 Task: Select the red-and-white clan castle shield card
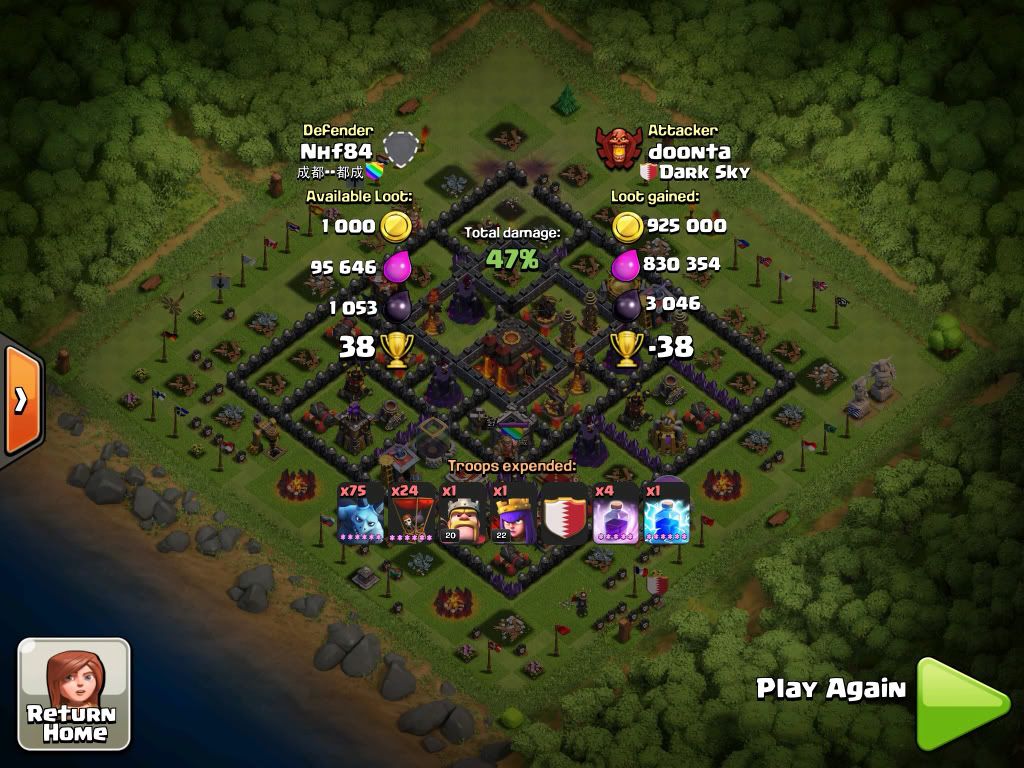[x=564, y=514]
